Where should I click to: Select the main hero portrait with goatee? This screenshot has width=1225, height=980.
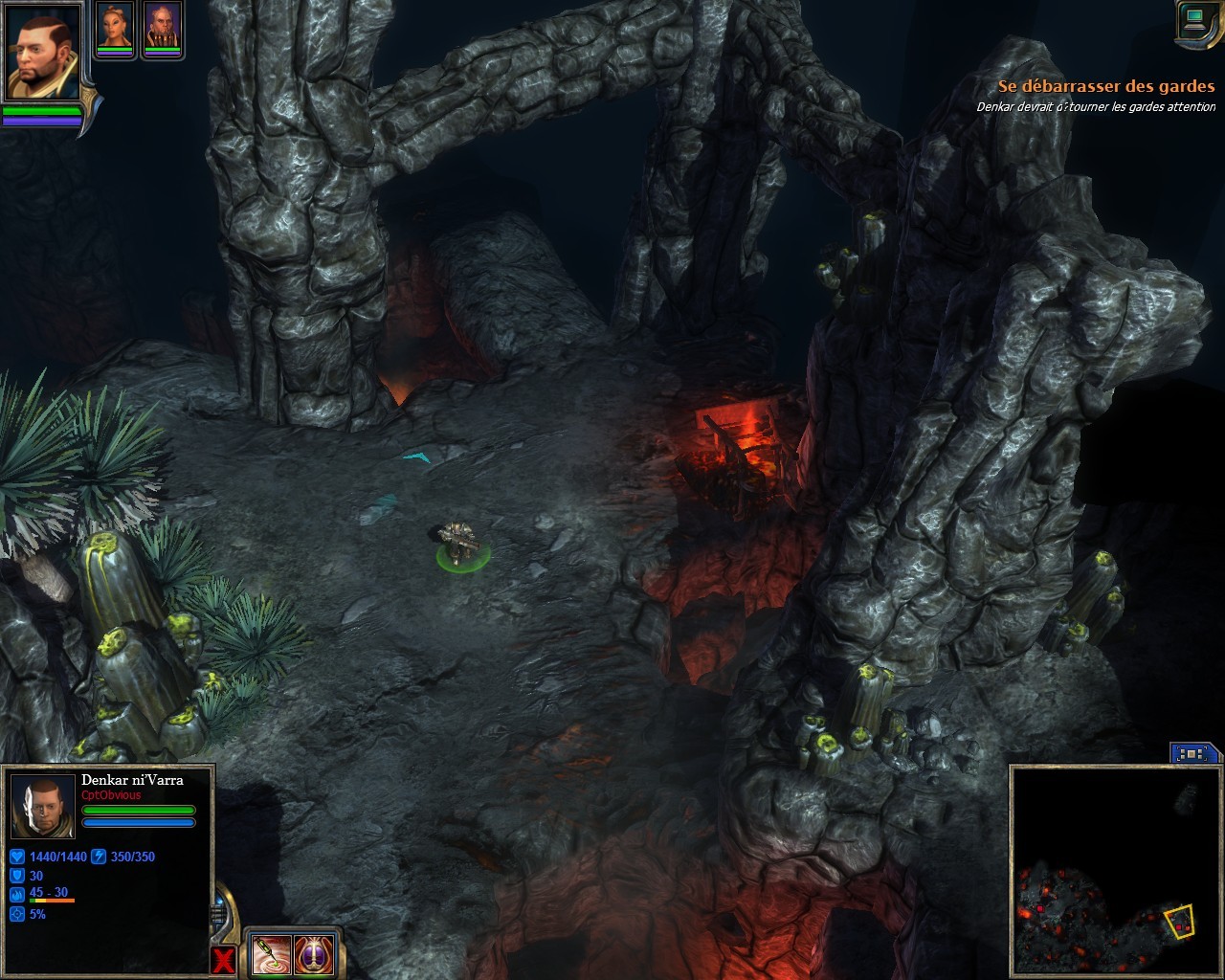pyautogui.click(x=42, y=53)
